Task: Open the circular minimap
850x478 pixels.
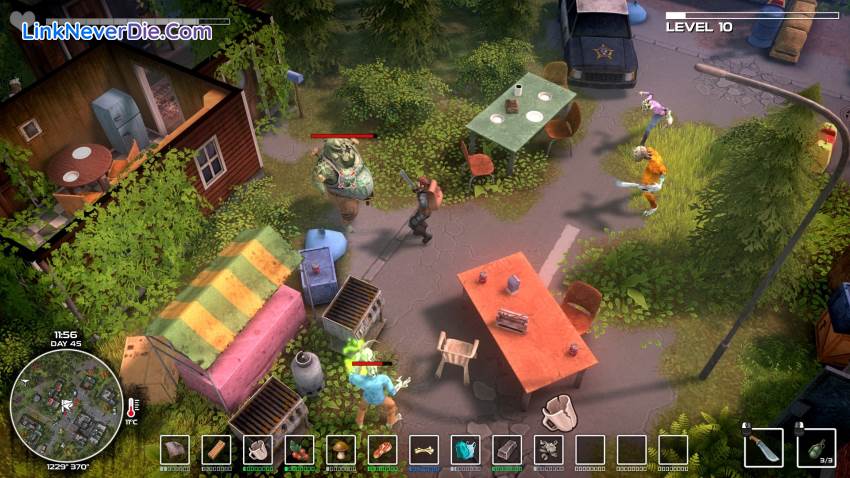Action: (x=66, y=404)
